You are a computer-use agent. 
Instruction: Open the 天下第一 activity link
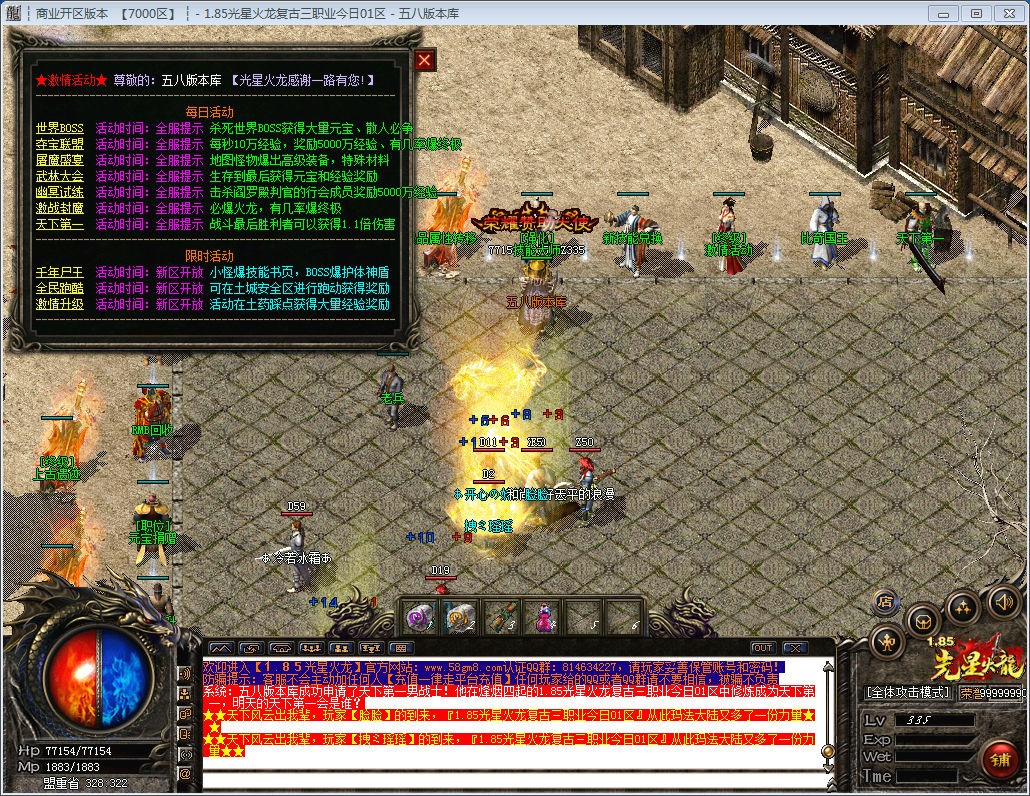point(60,224)
